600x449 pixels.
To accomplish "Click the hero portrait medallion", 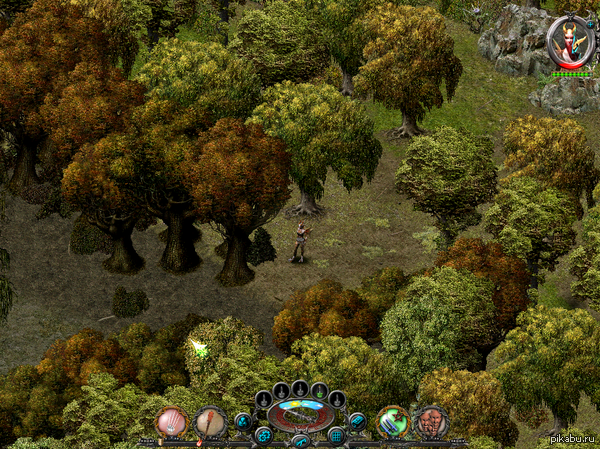I will (x=570, y=41).
